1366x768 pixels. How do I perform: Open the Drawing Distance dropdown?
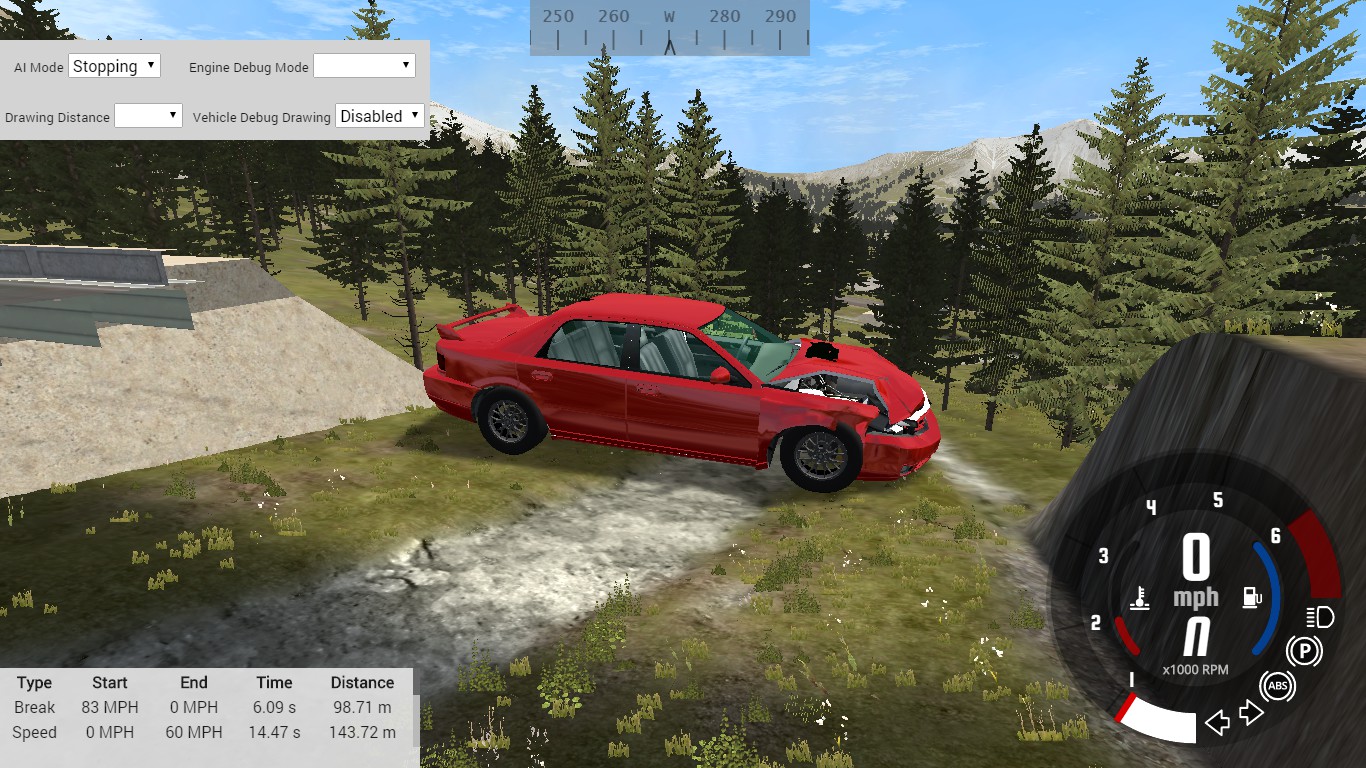coord(148,116)
